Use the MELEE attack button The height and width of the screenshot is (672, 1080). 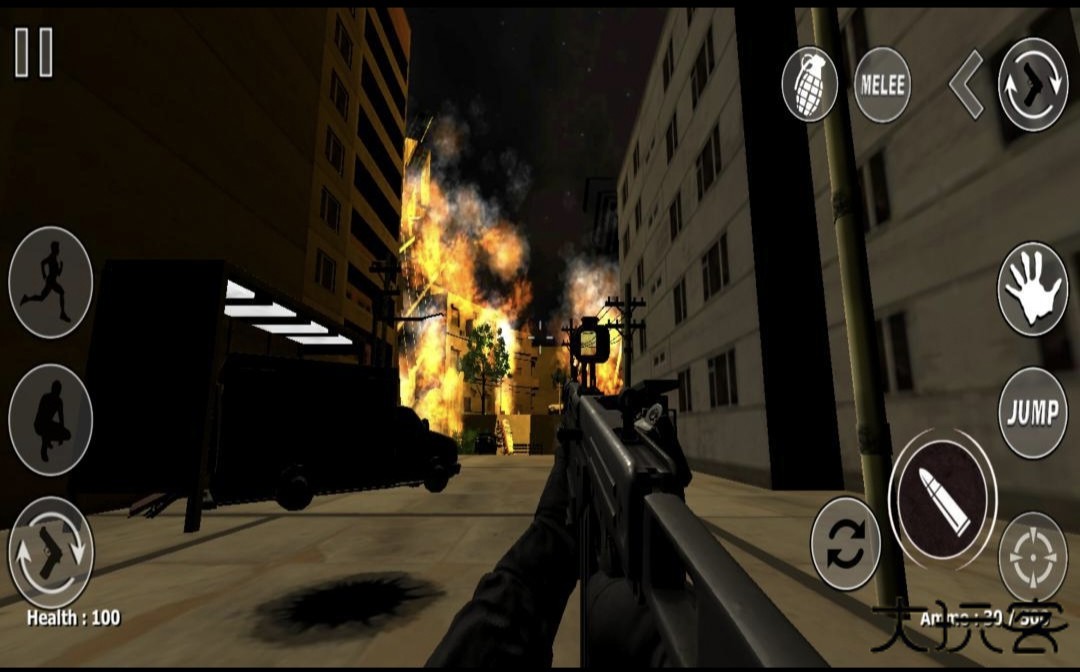point(882,85)
